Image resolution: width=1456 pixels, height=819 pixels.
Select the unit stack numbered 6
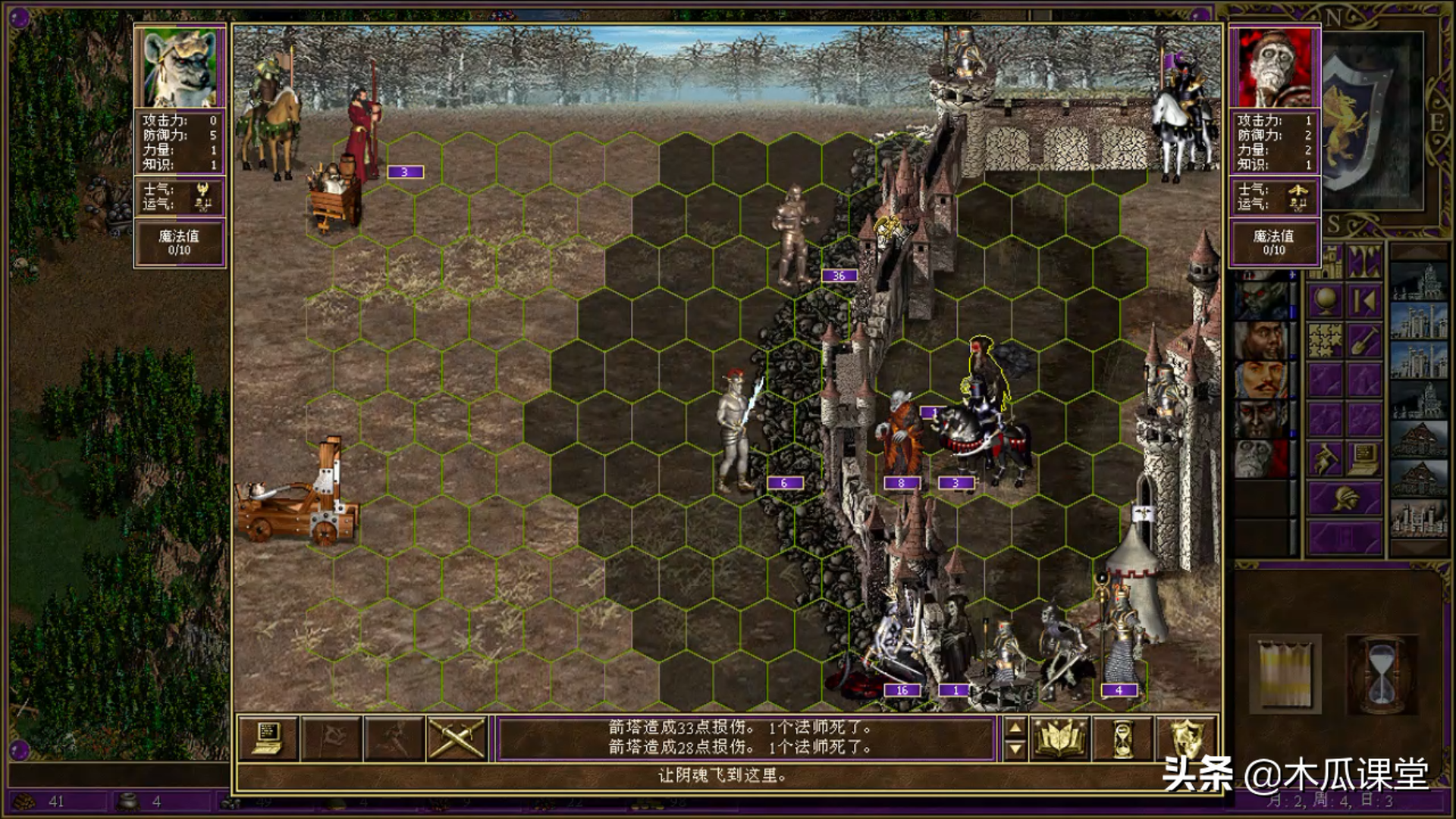pyautogui.click(x=736, y=432)
